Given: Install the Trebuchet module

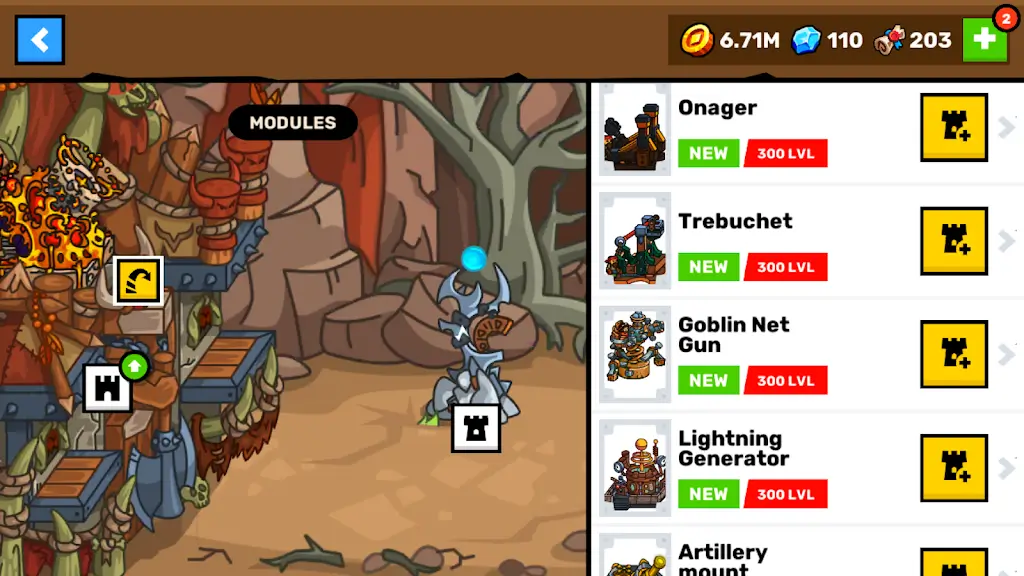Looking at the screenshot, I should pos(953,241).
